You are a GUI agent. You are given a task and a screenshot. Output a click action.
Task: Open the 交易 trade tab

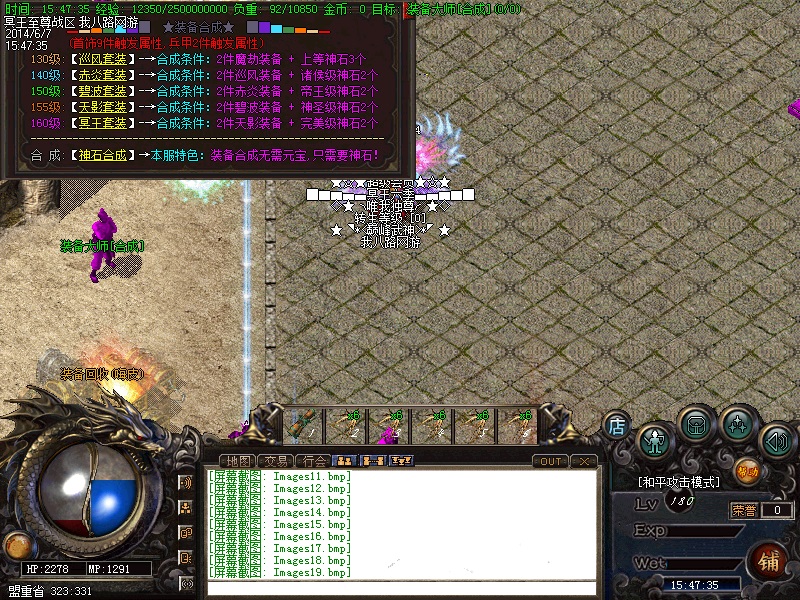(x=277, y=461)
